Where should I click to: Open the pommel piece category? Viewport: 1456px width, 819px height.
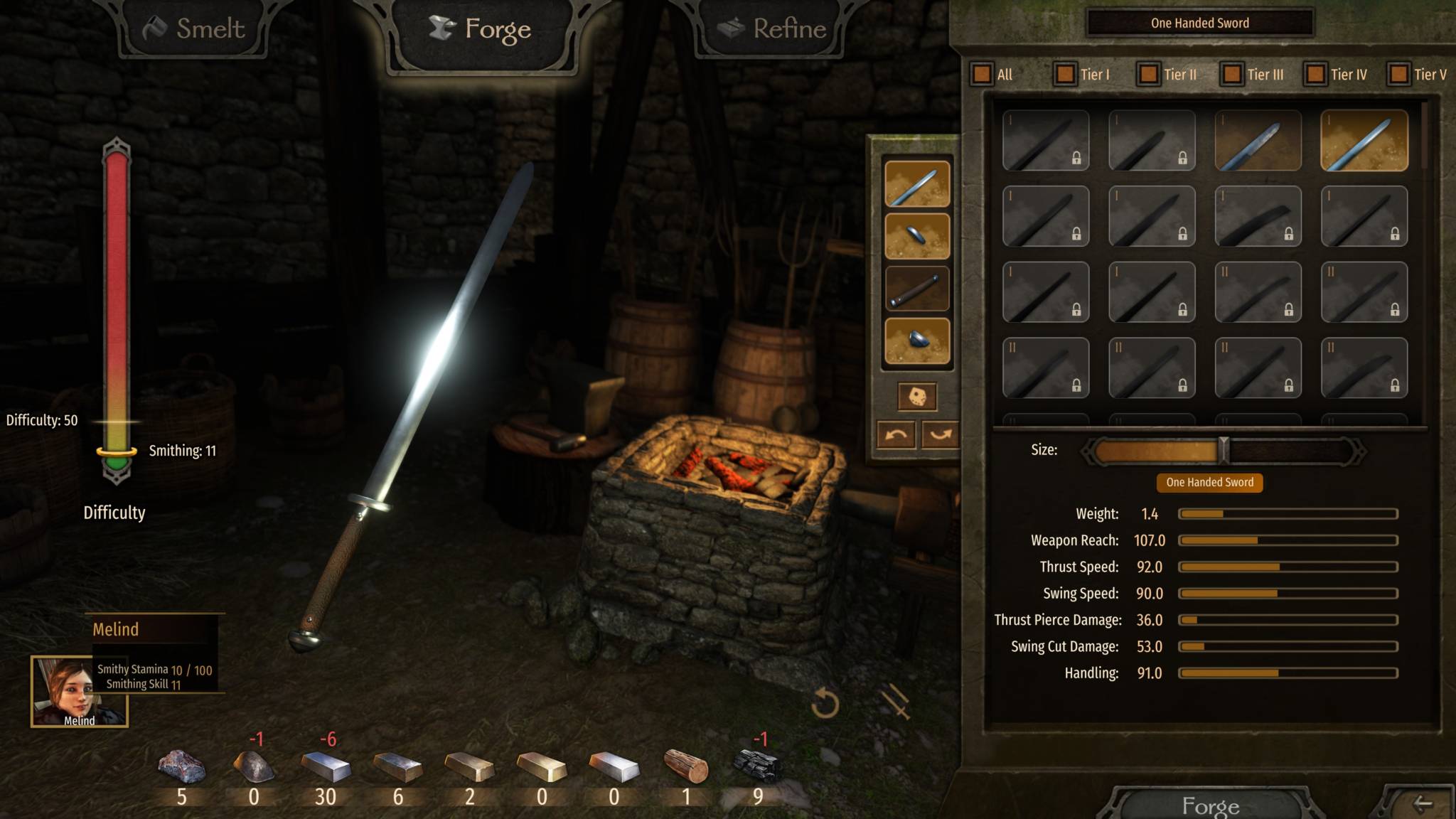pyautogui.click(x=917, y=341)
